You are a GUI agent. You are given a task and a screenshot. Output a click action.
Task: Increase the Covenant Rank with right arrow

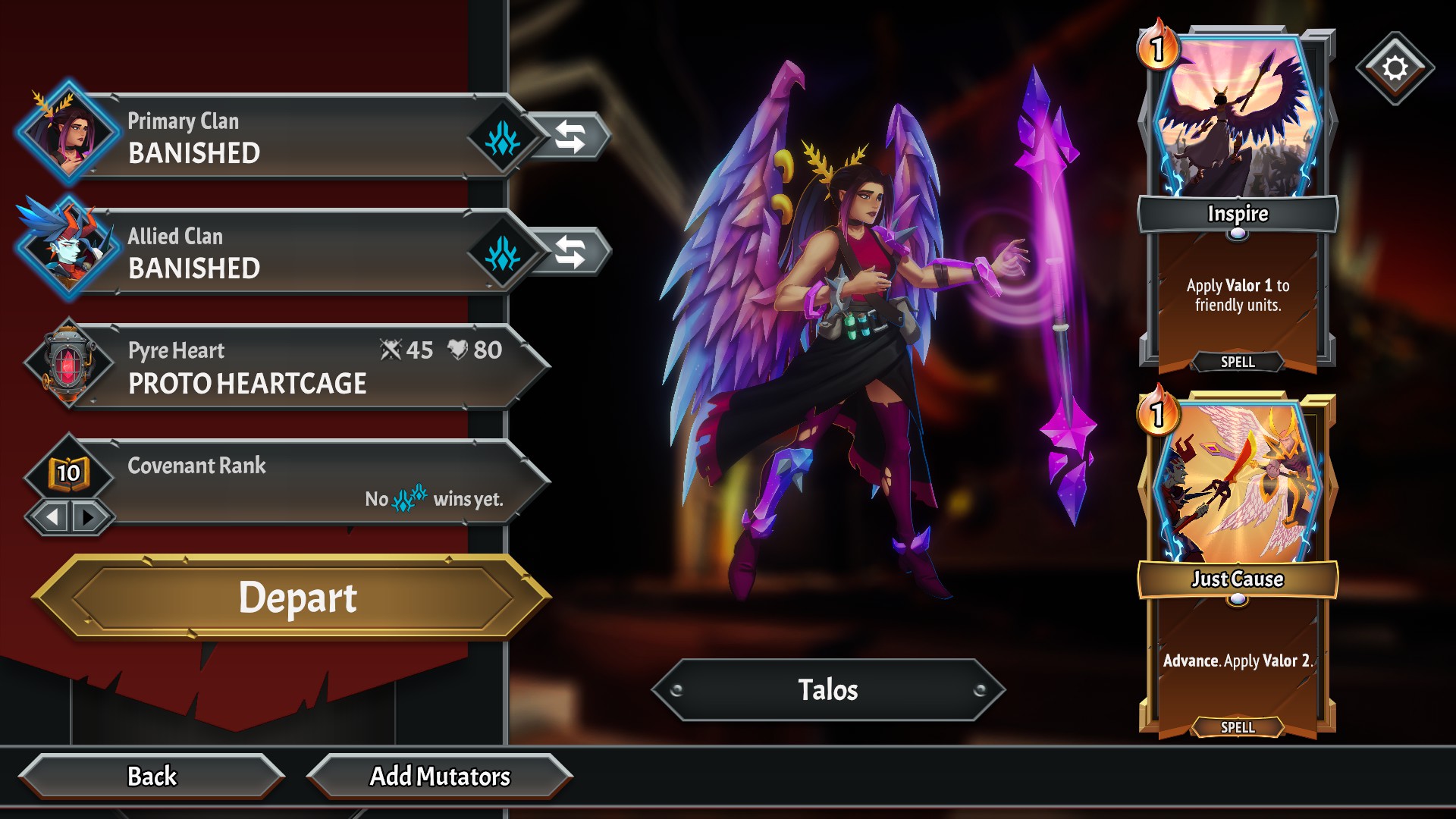89,518
